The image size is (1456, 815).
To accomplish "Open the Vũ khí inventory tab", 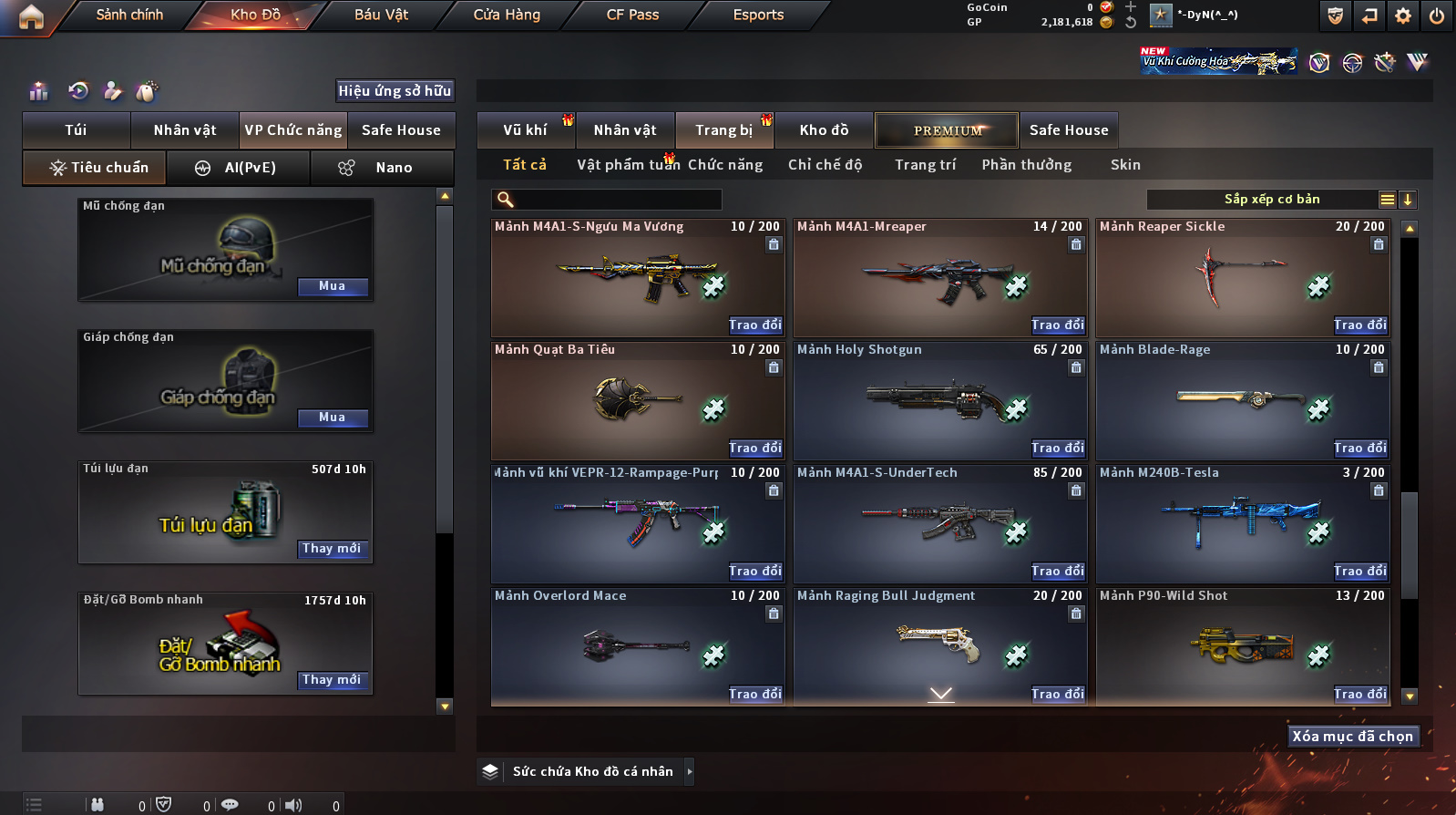I will tap(525, 130).
